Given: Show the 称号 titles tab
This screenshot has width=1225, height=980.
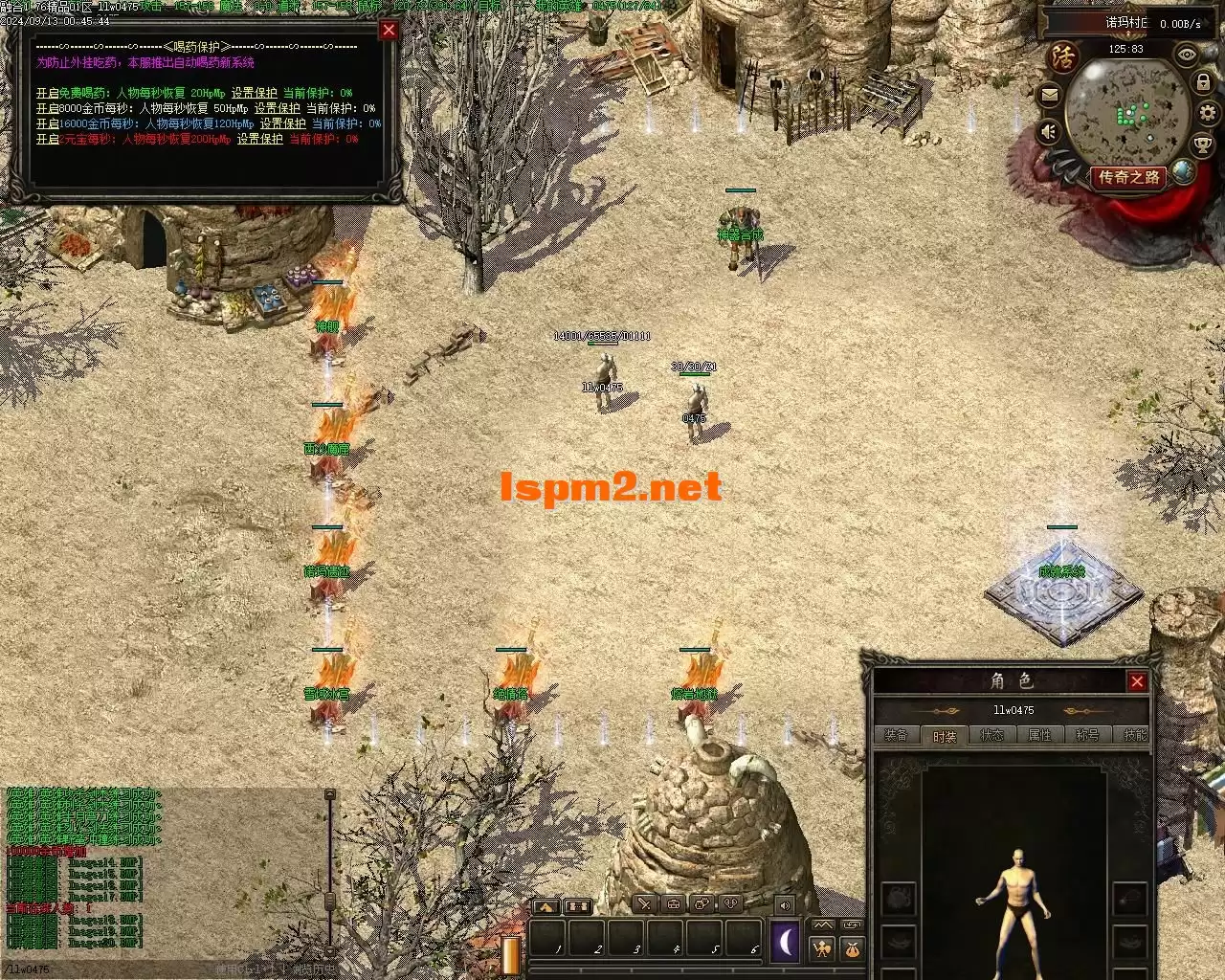Looking at the screenshot, I should click(1087, 735).
